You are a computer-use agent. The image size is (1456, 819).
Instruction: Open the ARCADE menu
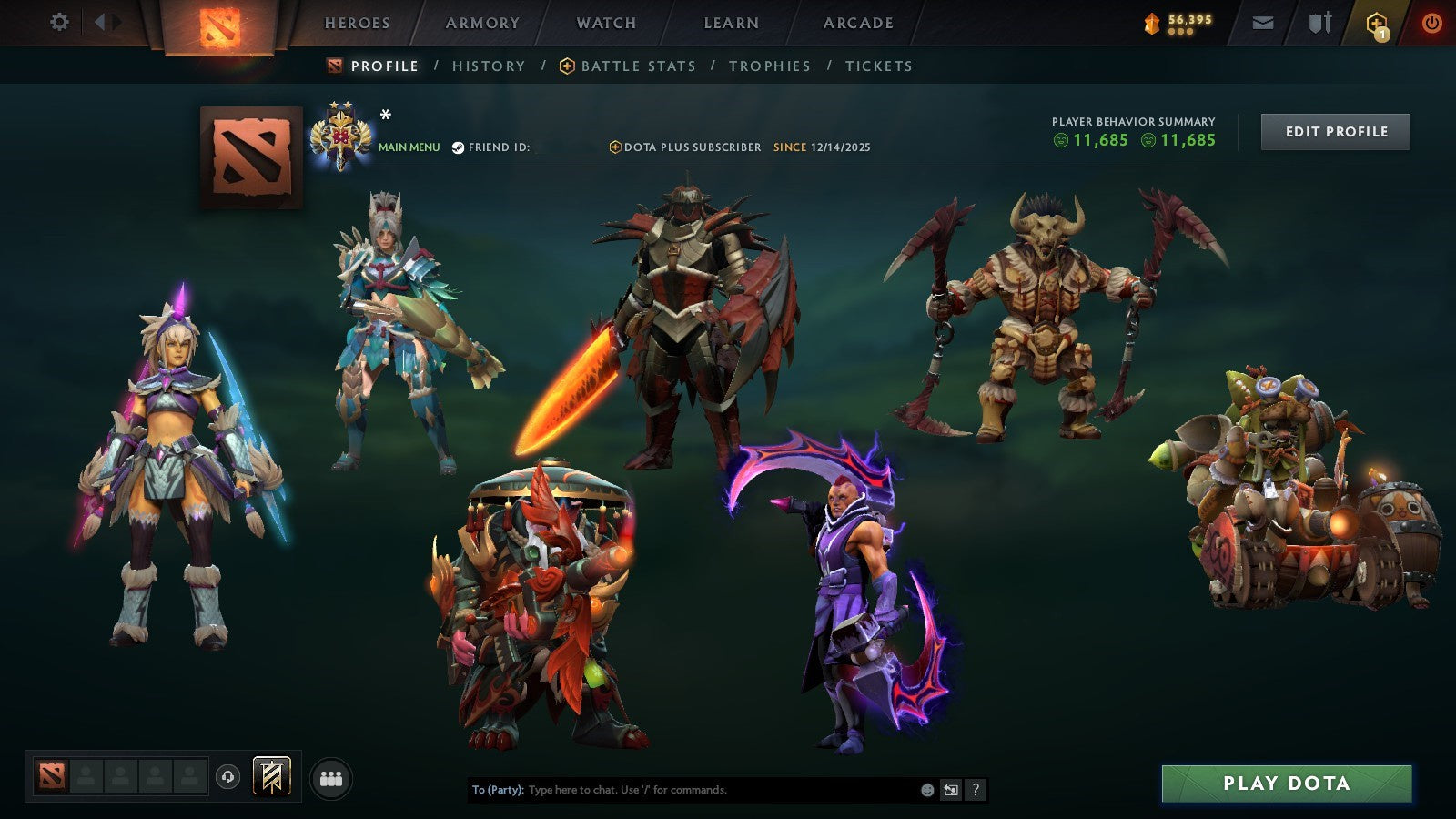pyautogui.click(x=856, y=23)
